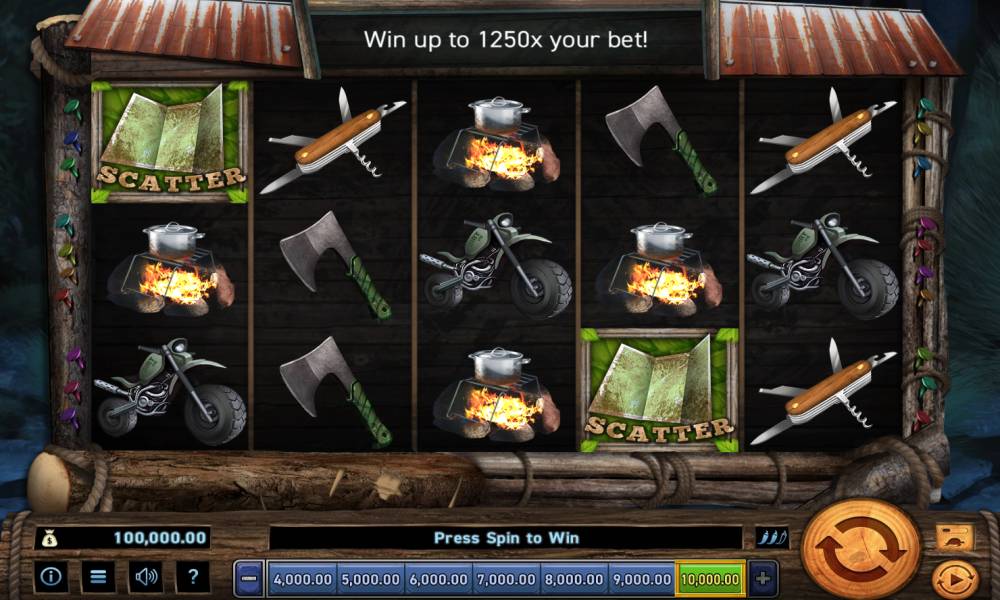Click the chili peppers icon
This screenshot has height=600, width=1000.
point(771,538)
